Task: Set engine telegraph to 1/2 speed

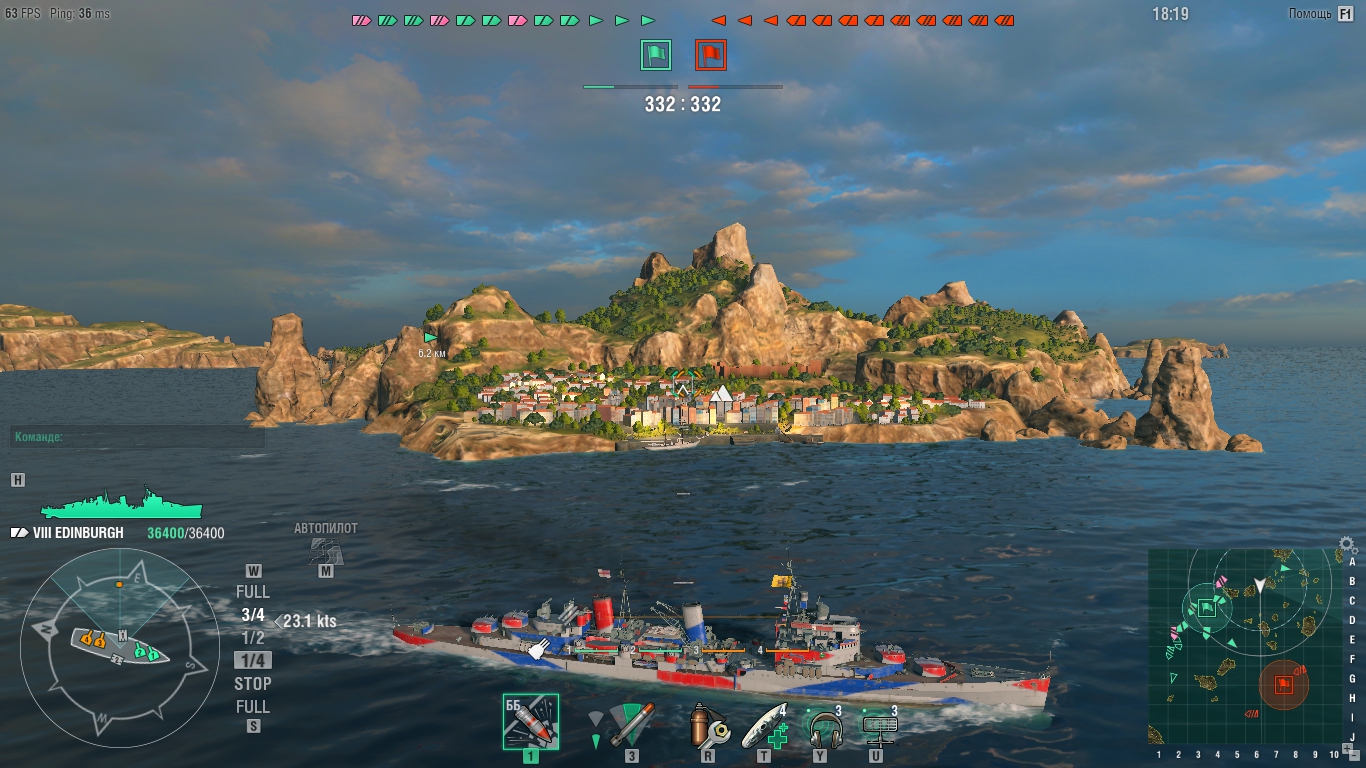Action: (253, 637)
